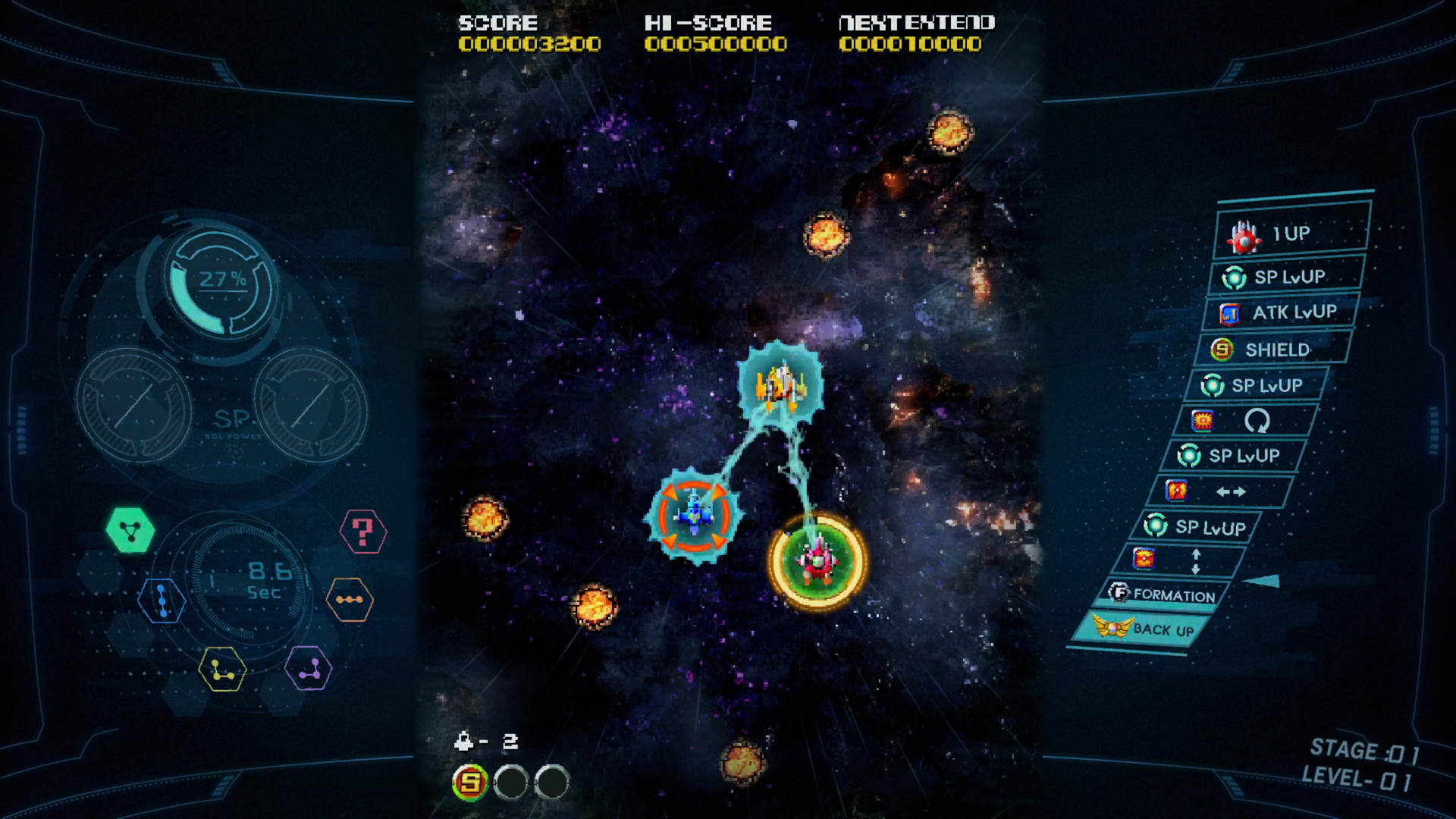Click the S shield stock icon
The height and width of the screenshot is (819, 1456).
coord(470,781)
